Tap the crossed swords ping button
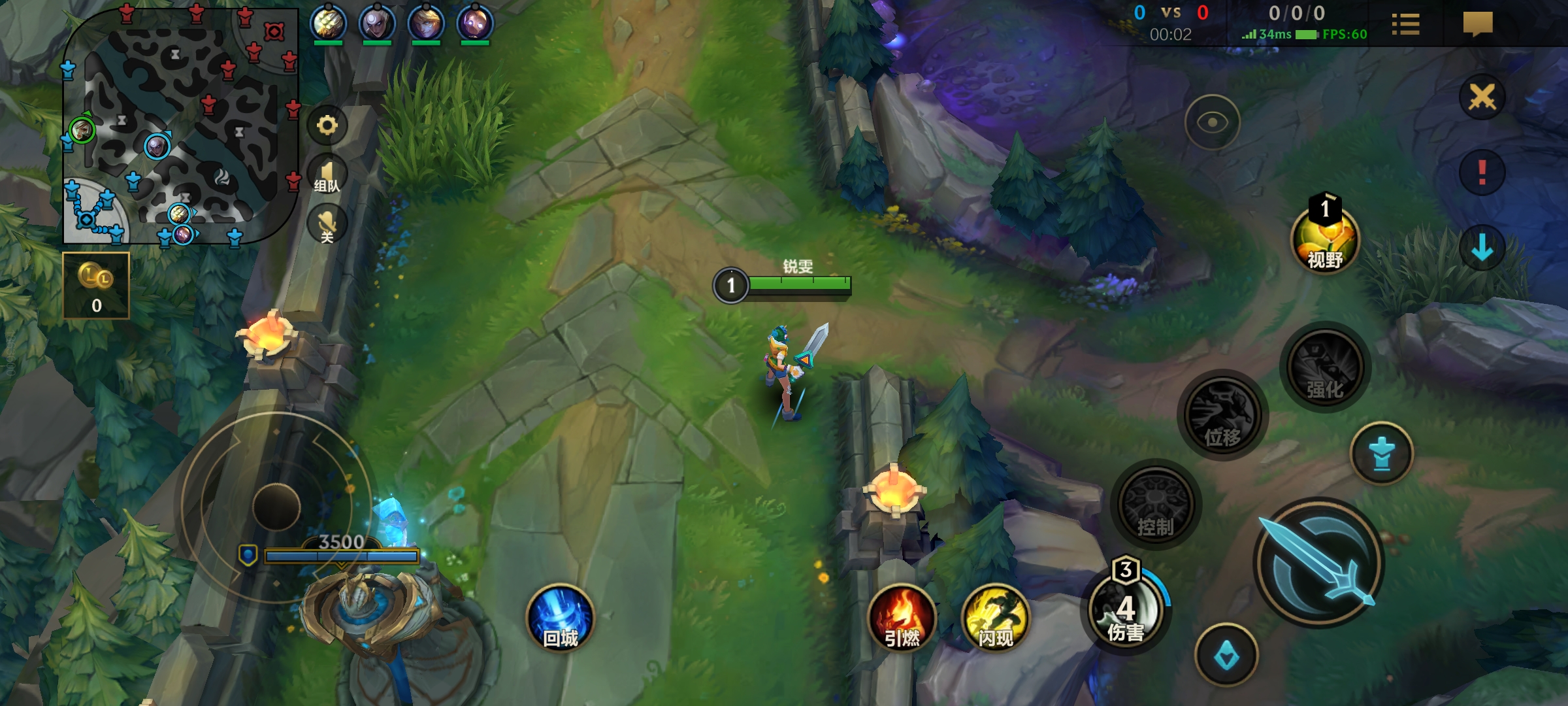 1482,97
